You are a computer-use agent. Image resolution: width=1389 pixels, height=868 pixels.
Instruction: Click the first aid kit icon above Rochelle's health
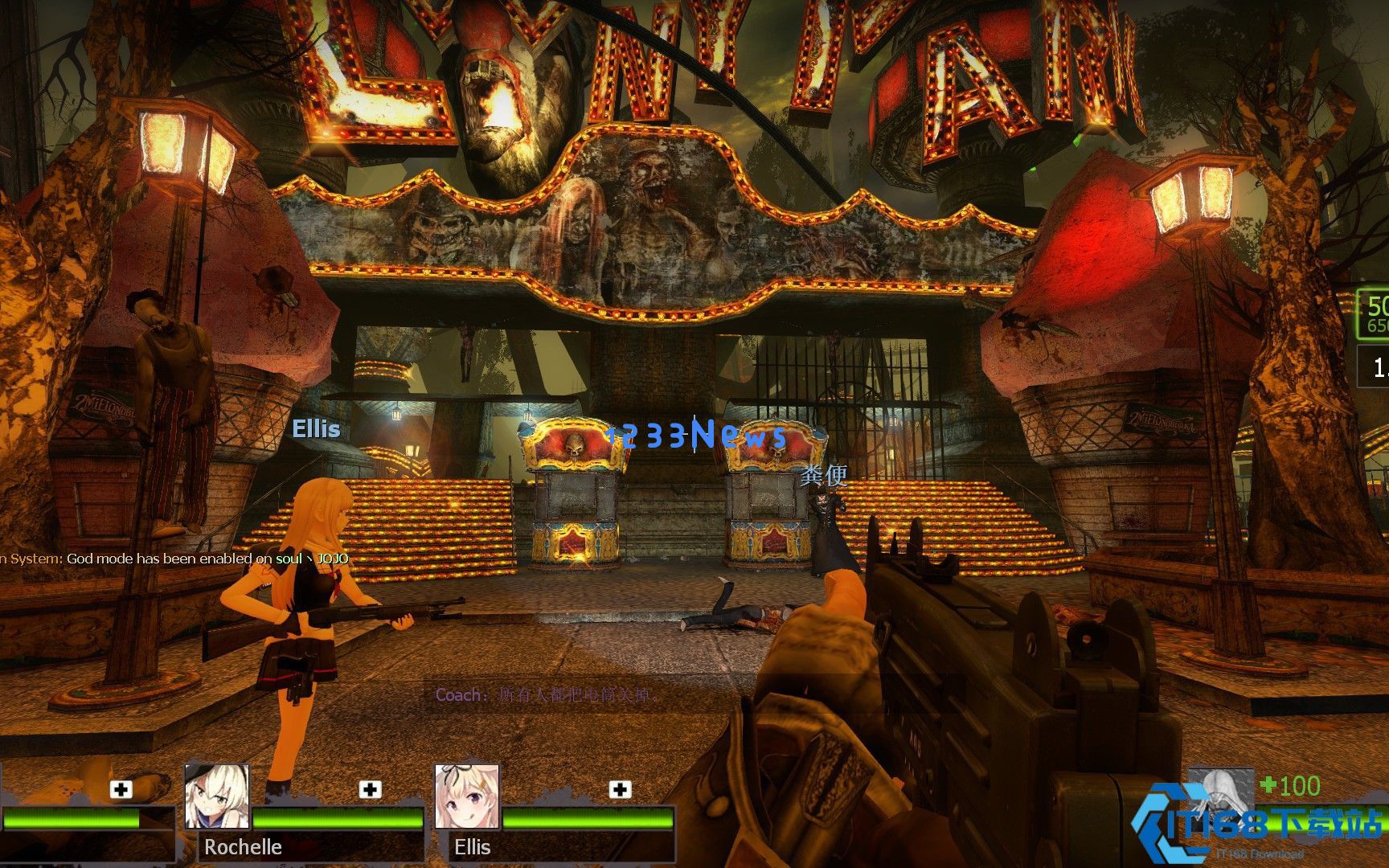[370, 789]
